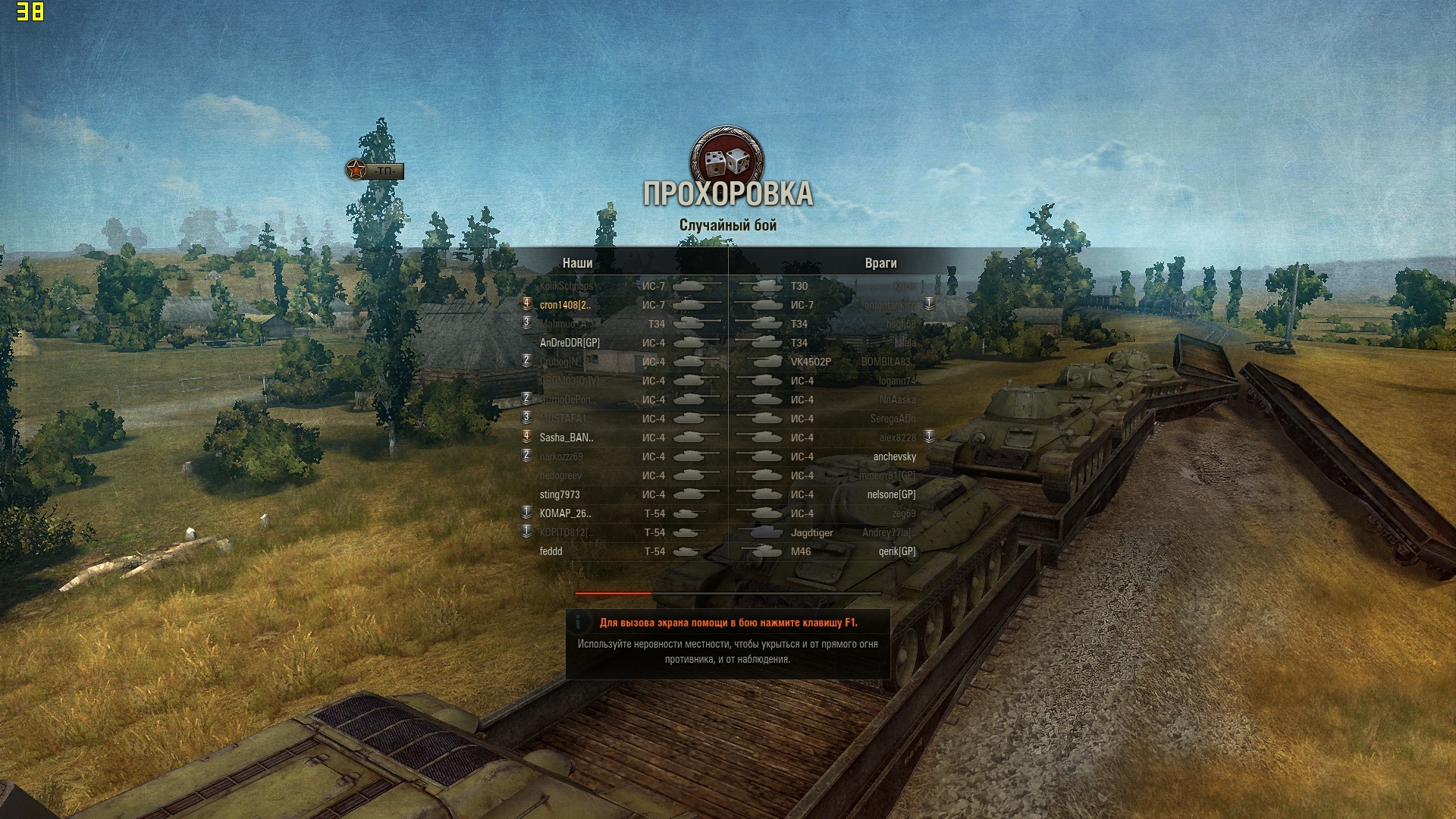Choose Sasha_BAN player row
This screenshot has height=819, width=1456.
click(566, 438)
